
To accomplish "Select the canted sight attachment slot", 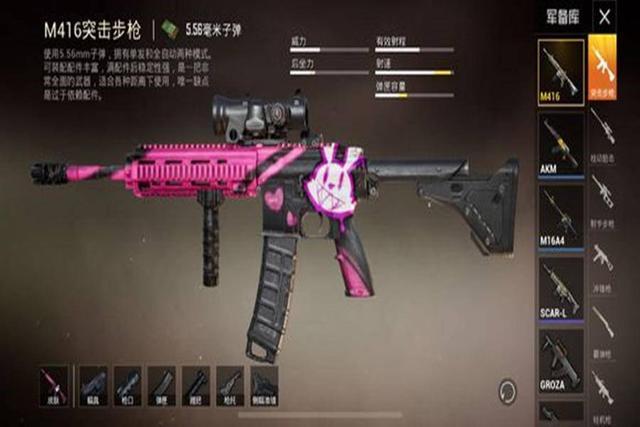I will [264, 386].
